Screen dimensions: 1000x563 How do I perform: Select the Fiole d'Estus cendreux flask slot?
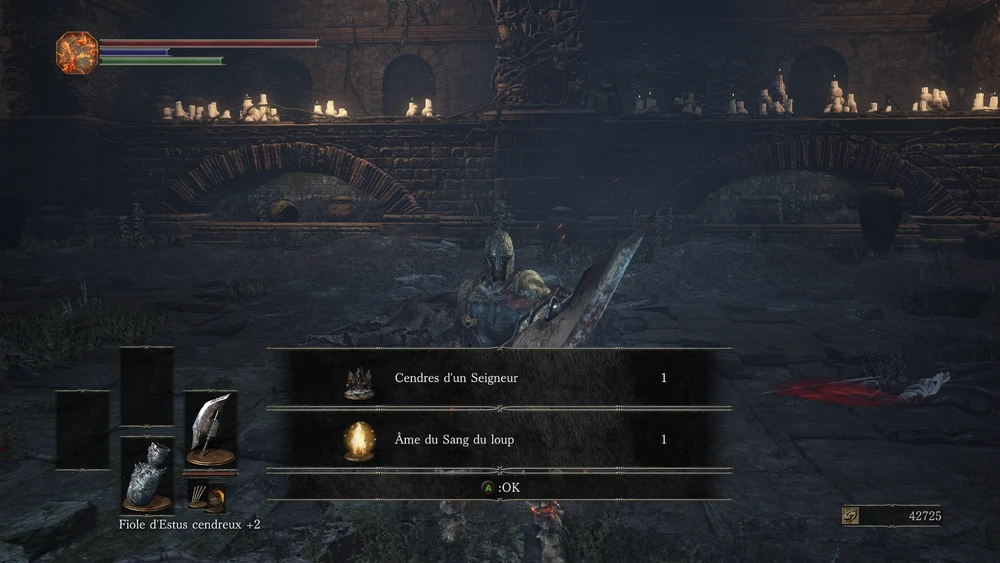pyautogui.click(x=147, y=475)
